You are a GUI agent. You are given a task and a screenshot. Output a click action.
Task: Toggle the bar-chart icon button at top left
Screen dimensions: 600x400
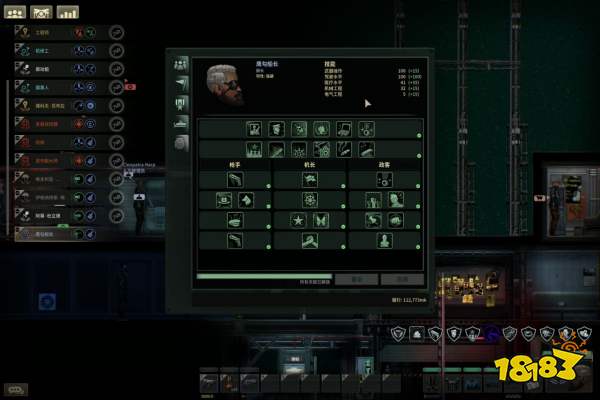[x=67, y=13]
